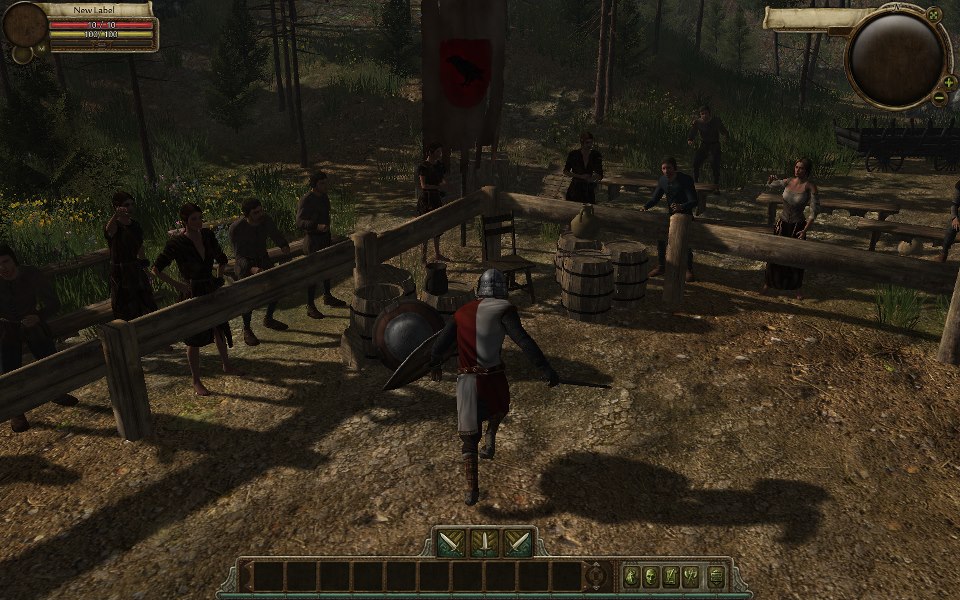The width and height of the screenshot is (960, 600).
Task: Select the round player portrait frame
Action: 24,24
